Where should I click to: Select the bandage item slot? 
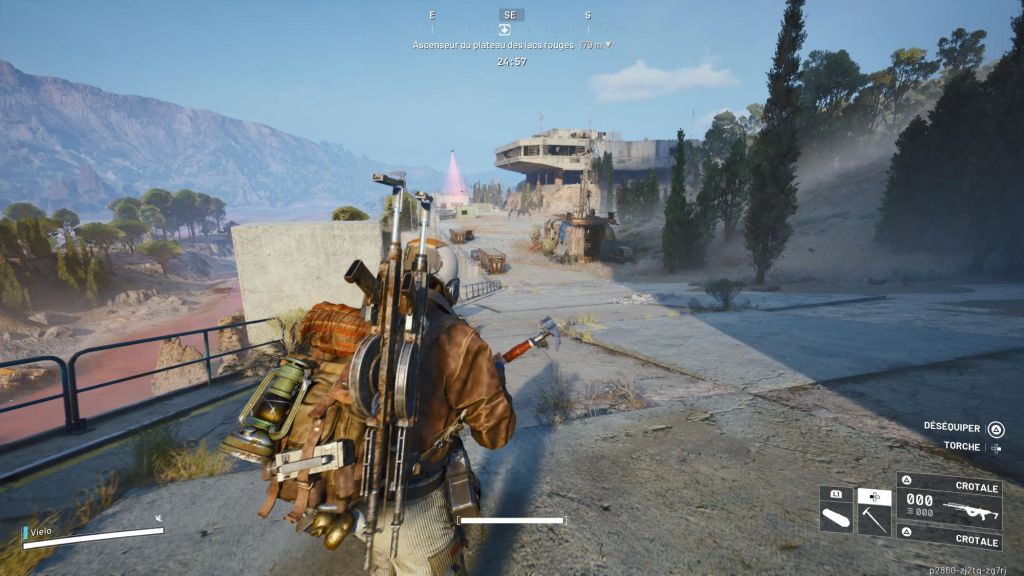point(835,516)
